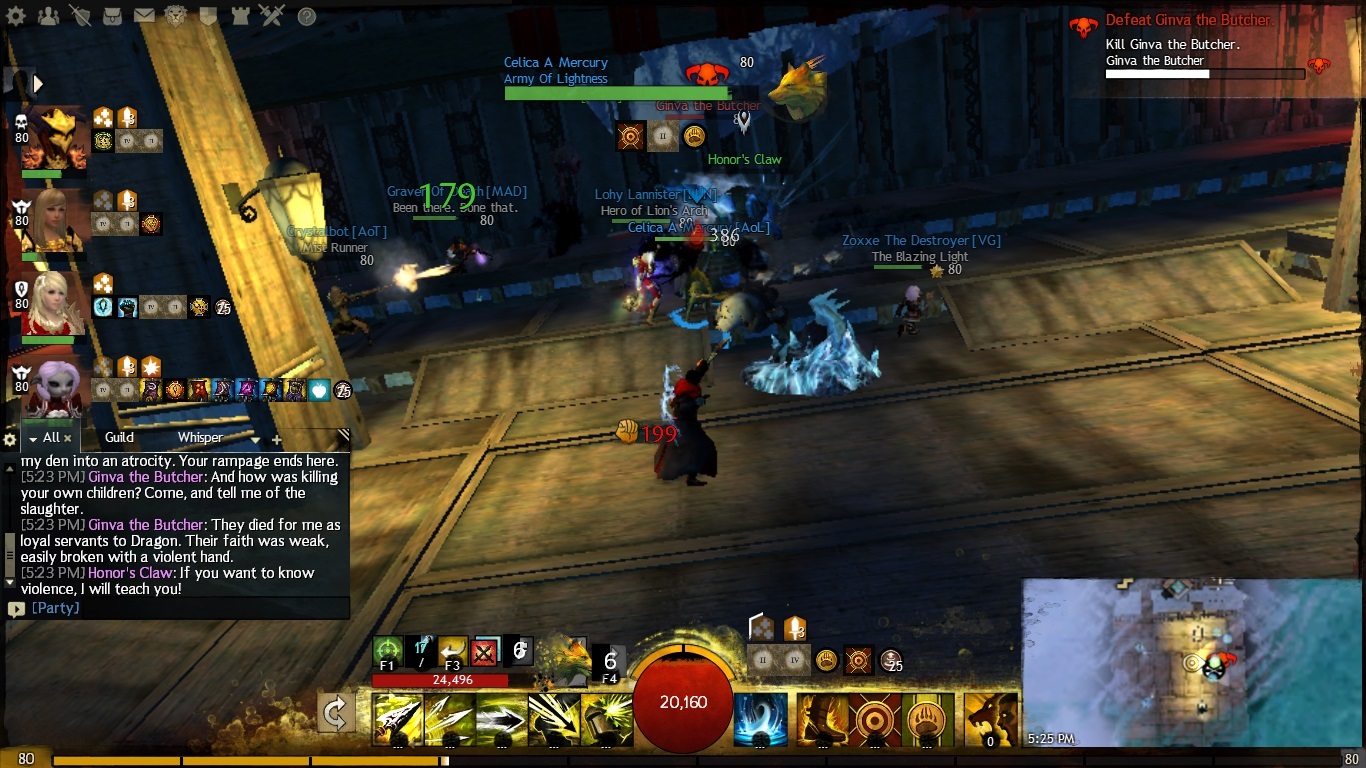The height and width of the screenshot is (768, 1366).
Task: Open chat options gear beside the tabs
Action: (x=10, y=439)
